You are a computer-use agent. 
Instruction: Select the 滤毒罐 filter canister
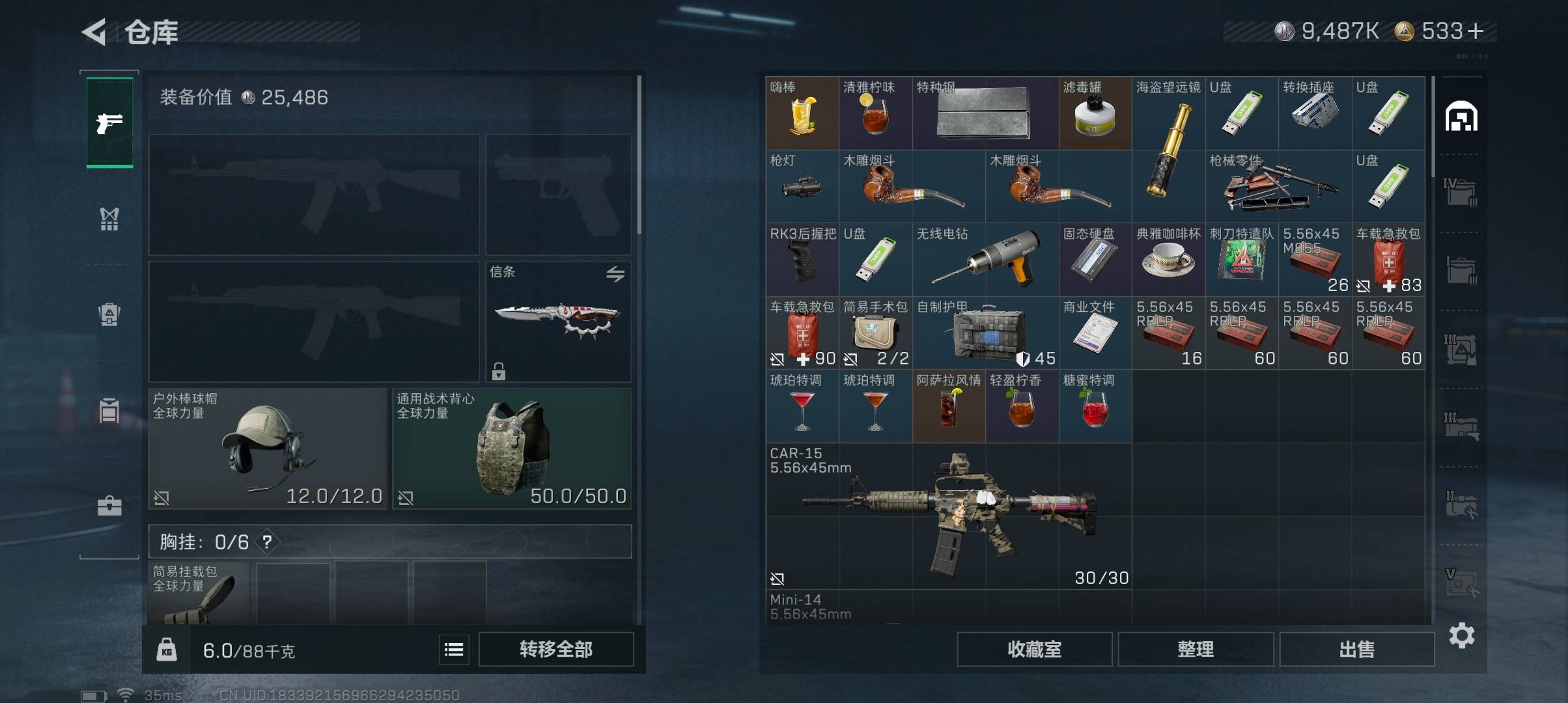click(1095, 113)
